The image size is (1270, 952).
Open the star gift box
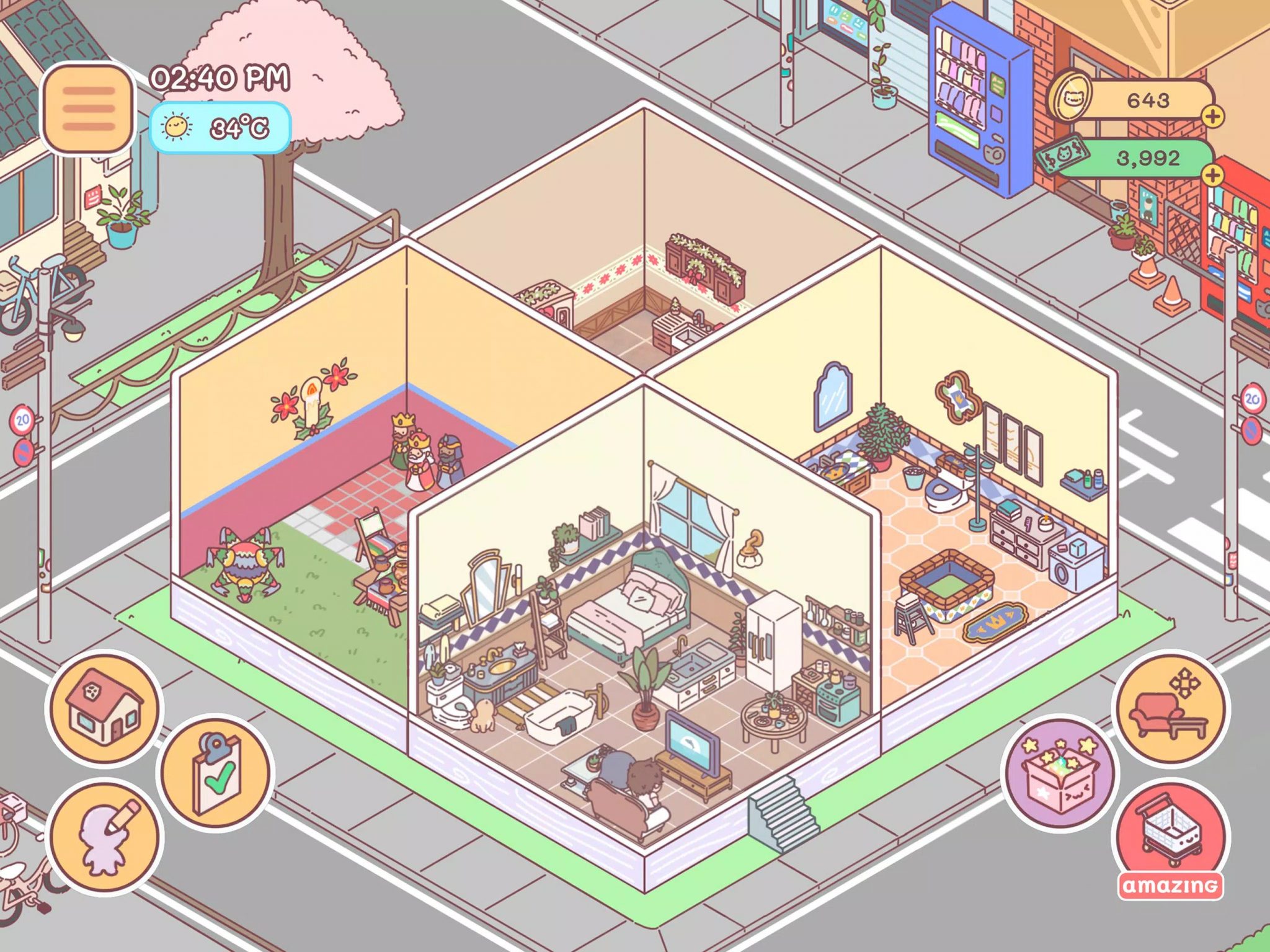point(1059,773)
